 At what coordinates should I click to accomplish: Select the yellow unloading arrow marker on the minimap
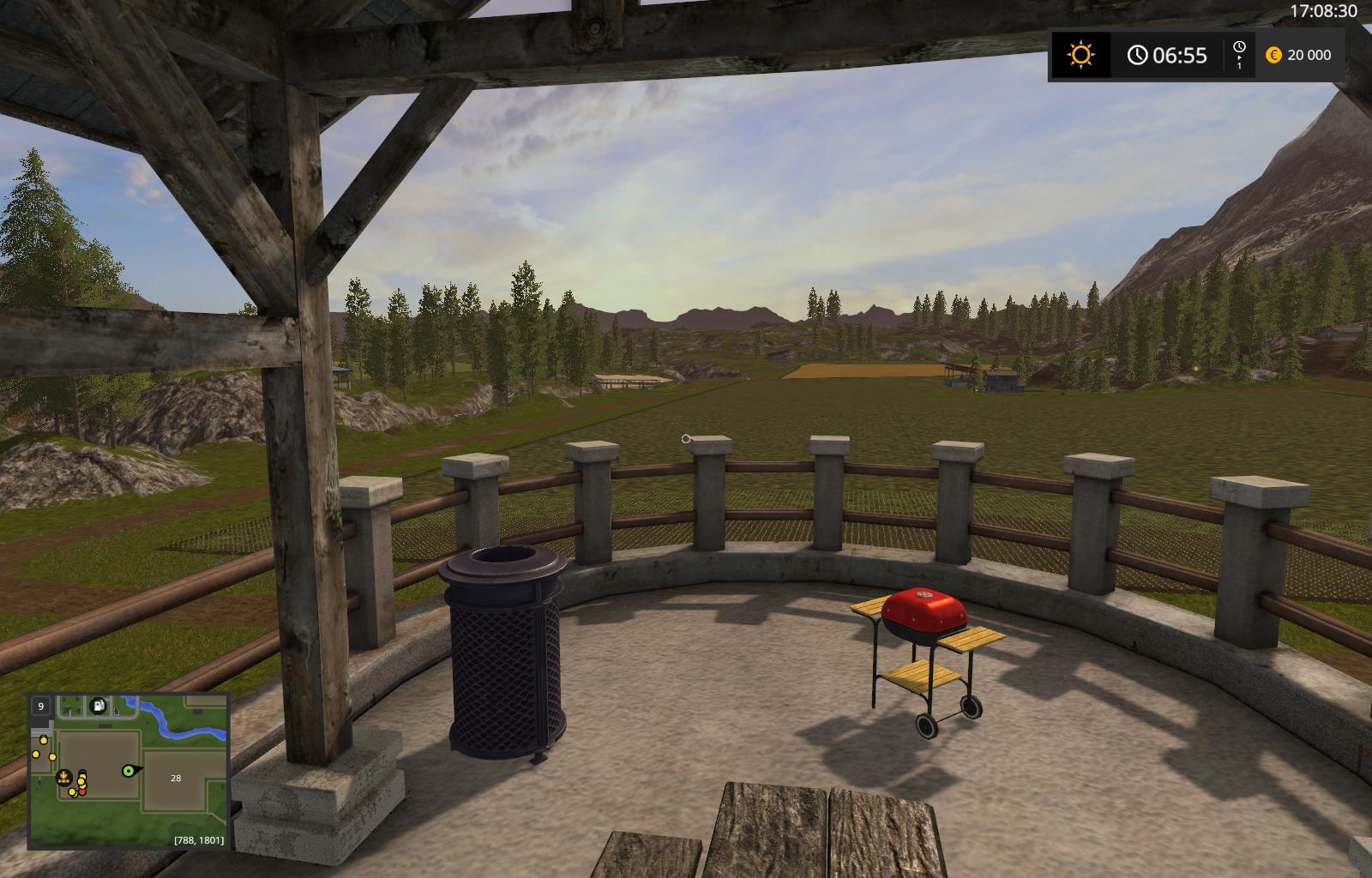point(63,778)
